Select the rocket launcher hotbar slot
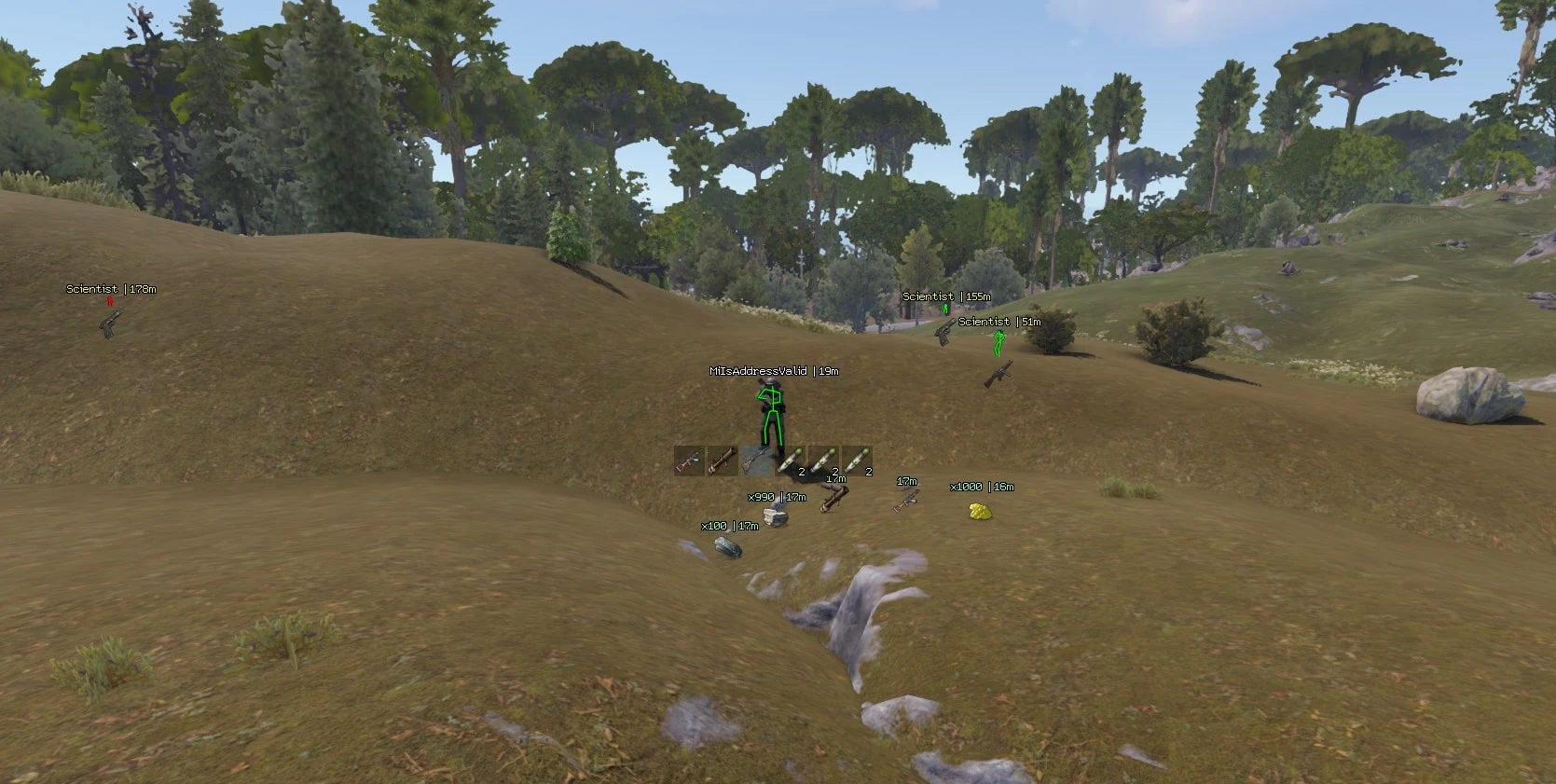This screenshot has width=1556, height=784. 722,461
